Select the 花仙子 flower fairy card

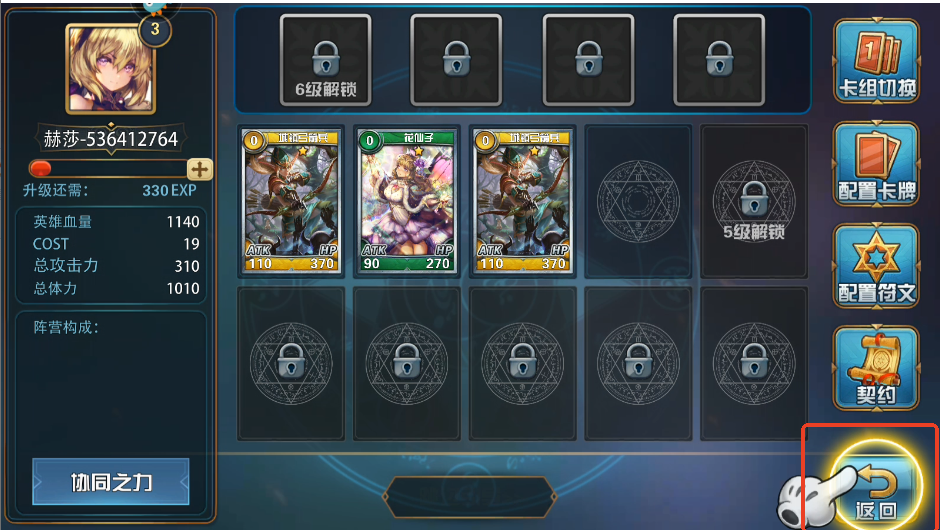pos(407,201)
